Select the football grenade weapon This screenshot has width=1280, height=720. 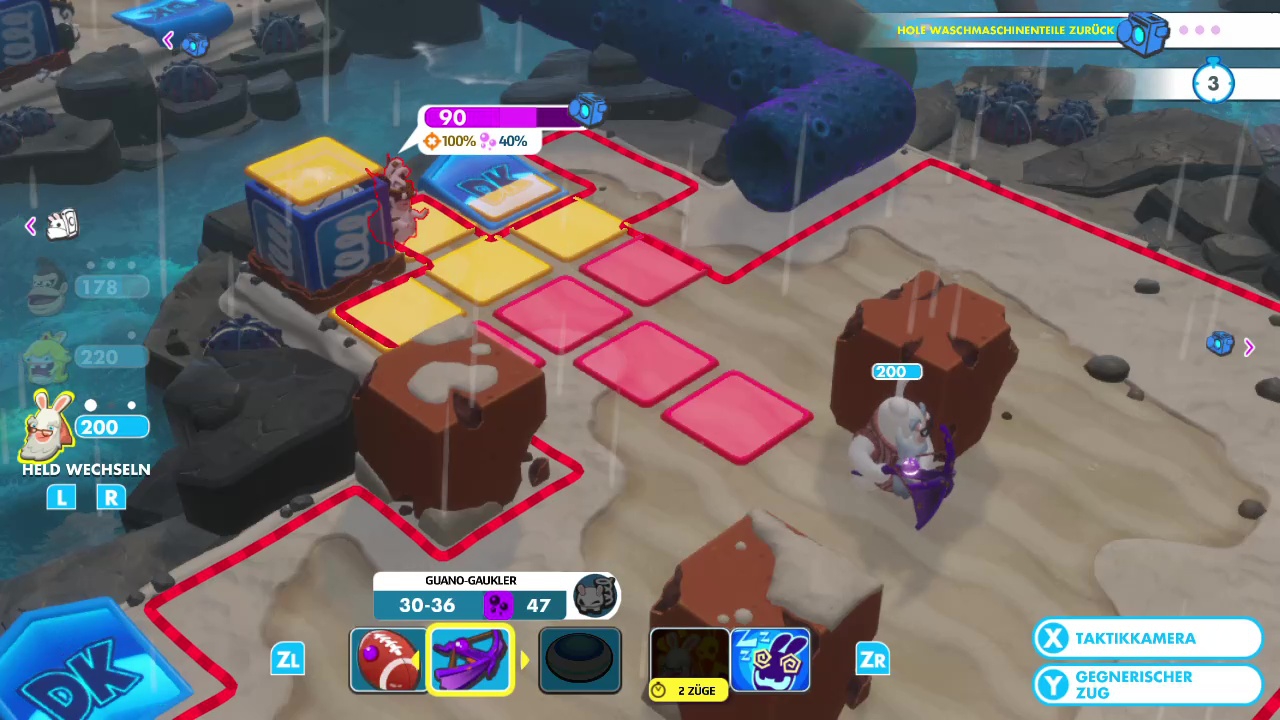[x=386, y=660]
